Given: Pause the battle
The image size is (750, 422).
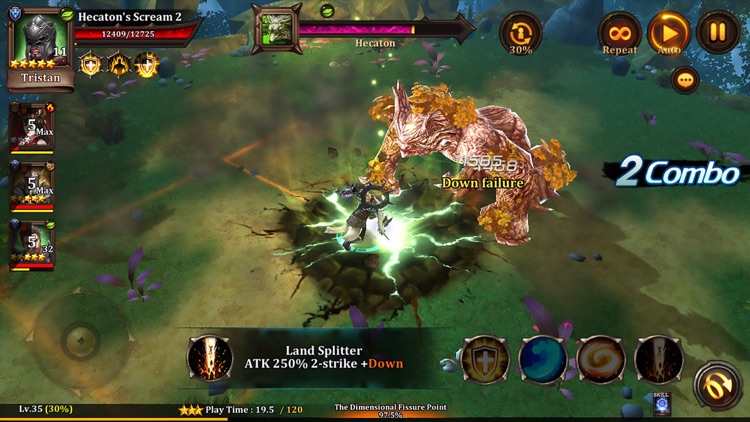Looking at the screenshot, I should point(718,32).
